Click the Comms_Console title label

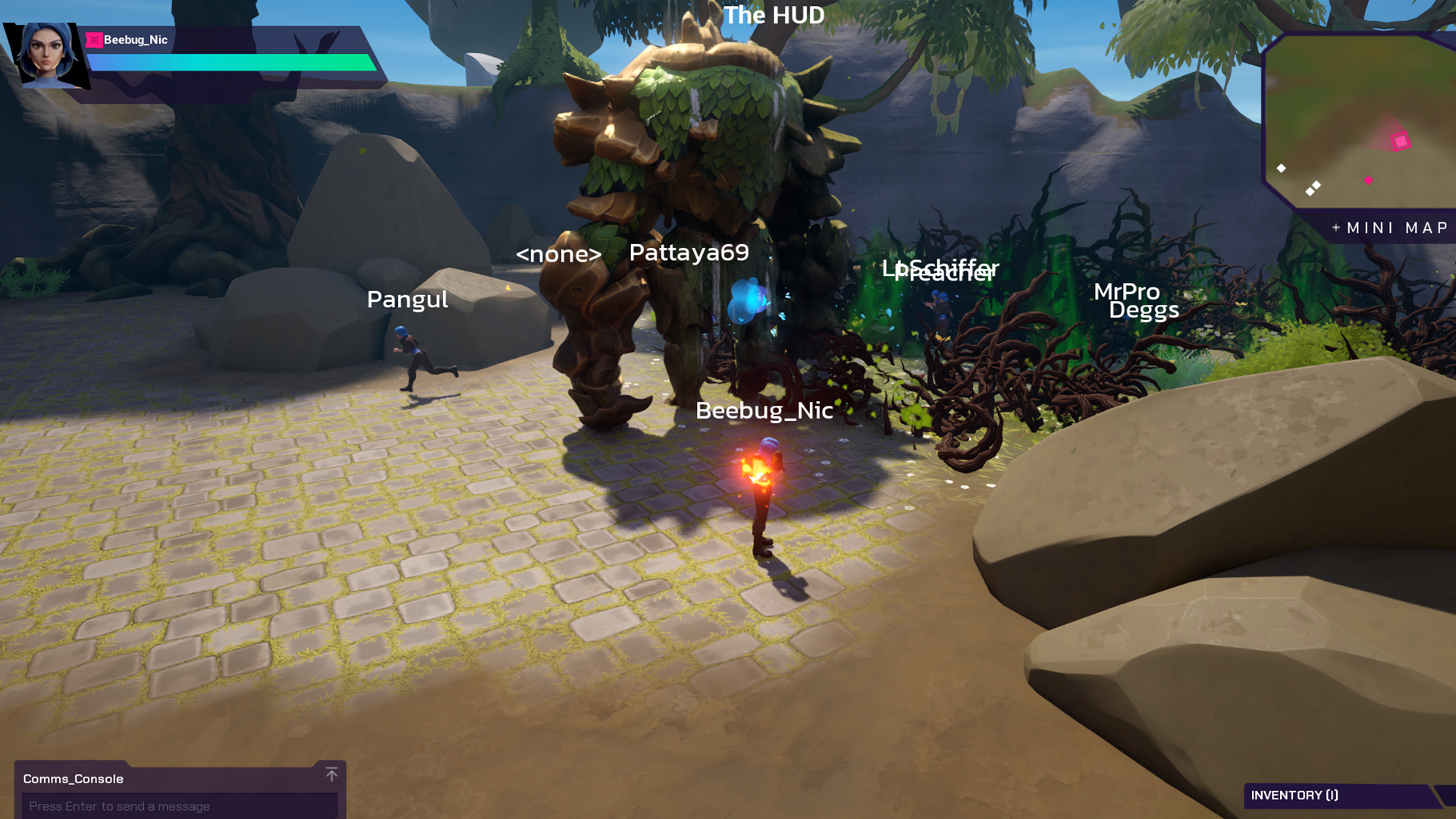(74, 779)
